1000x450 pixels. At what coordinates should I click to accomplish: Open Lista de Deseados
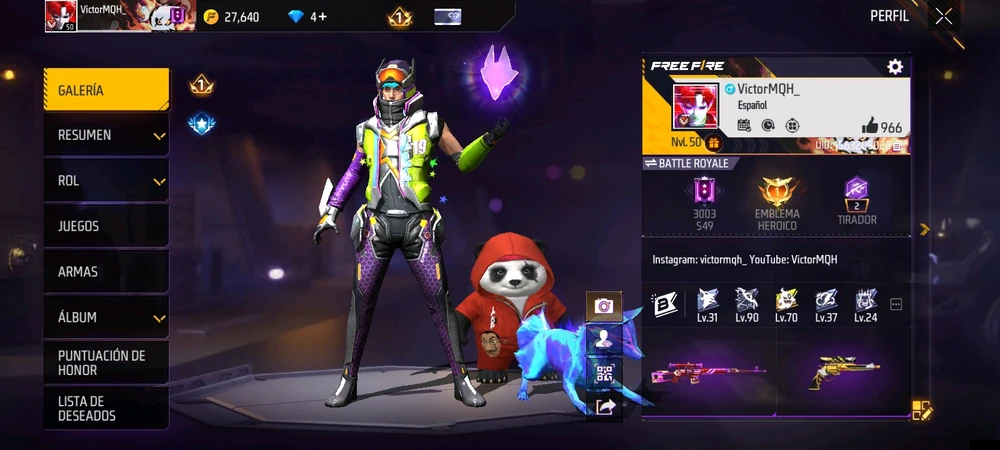105,408
